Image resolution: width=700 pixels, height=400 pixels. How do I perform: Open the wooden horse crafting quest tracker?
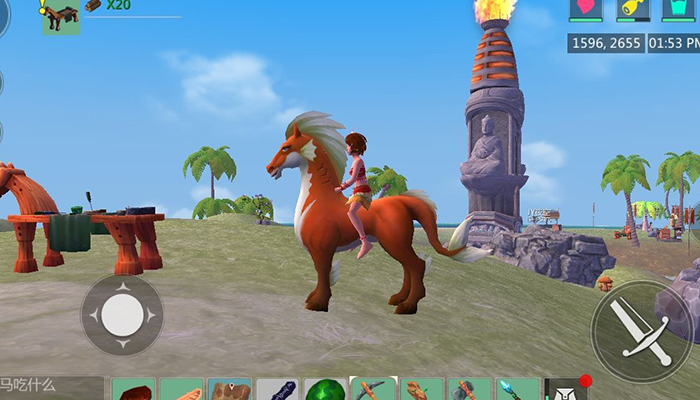[61, 17]
